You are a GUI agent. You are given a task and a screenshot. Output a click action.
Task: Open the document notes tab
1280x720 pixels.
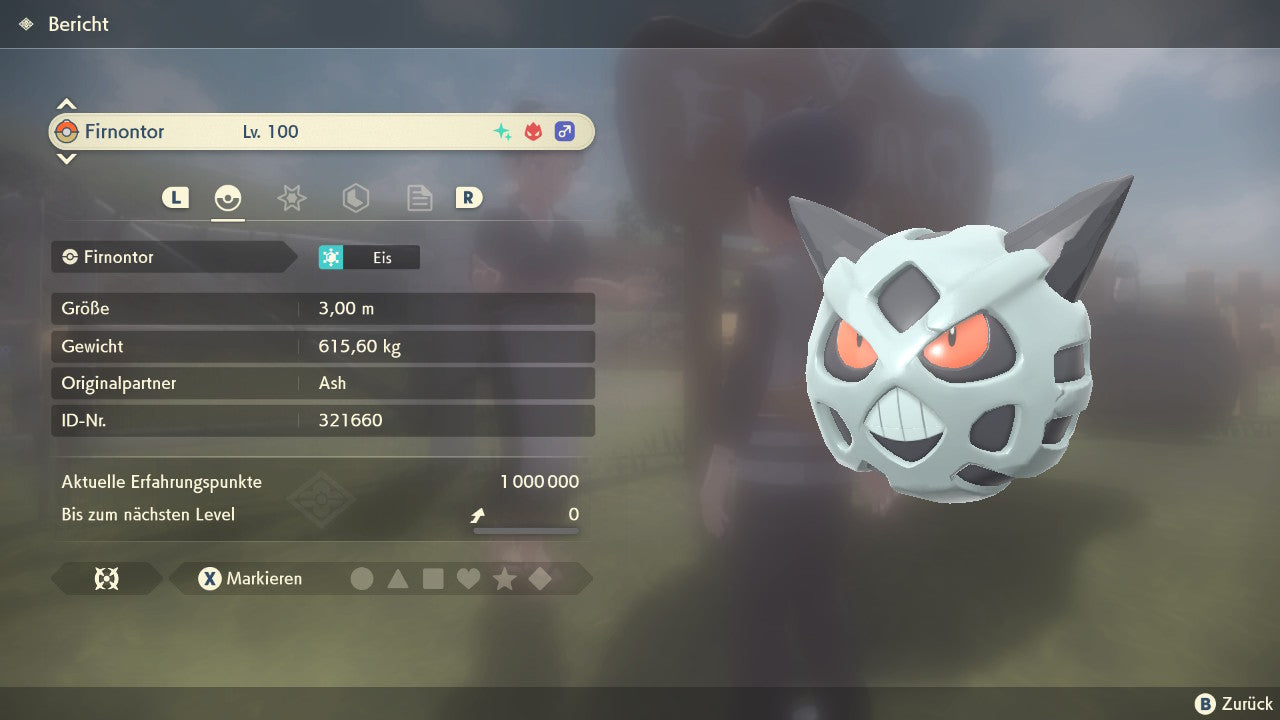pyautogui.click(x=419, y=198)
